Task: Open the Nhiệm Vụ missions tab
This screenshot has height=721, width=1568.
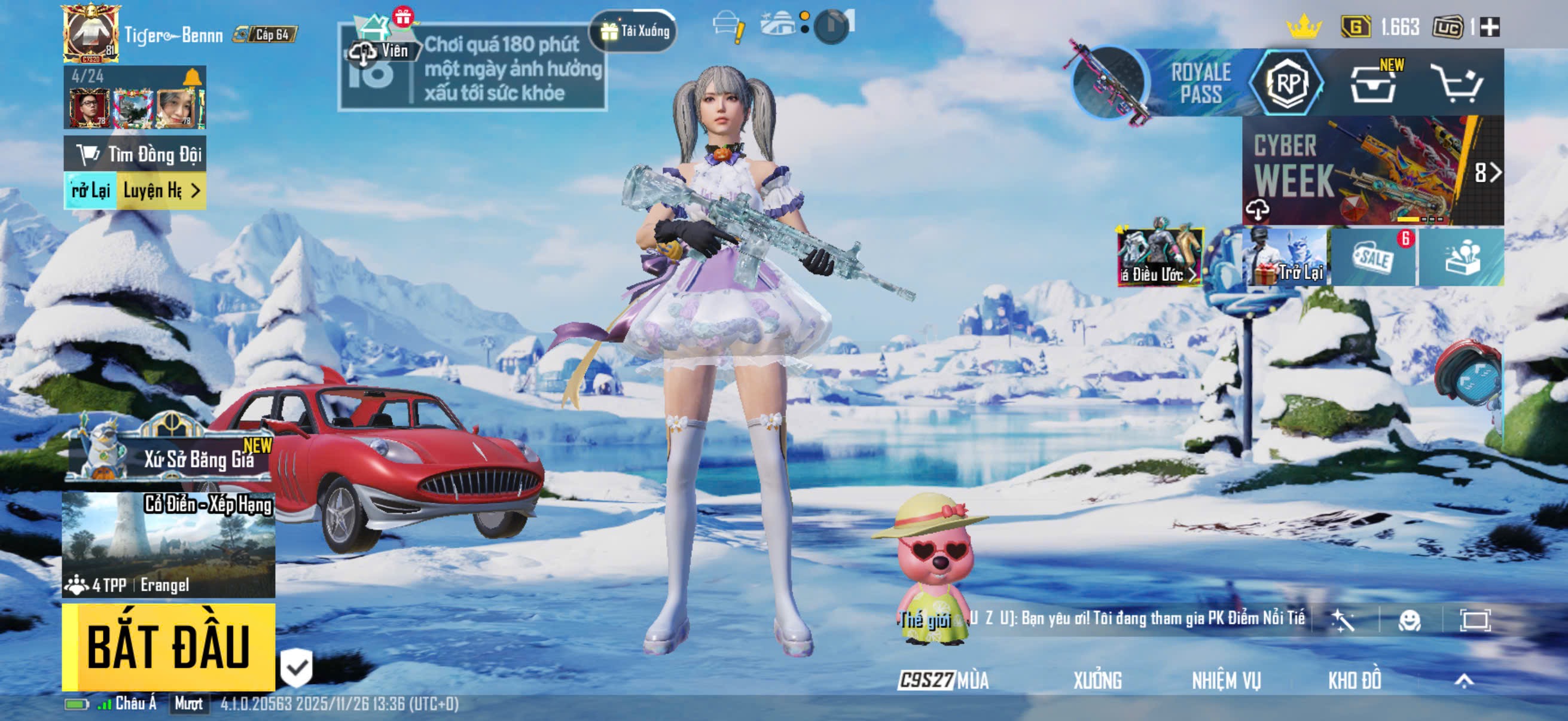Action: [1226, 680]
